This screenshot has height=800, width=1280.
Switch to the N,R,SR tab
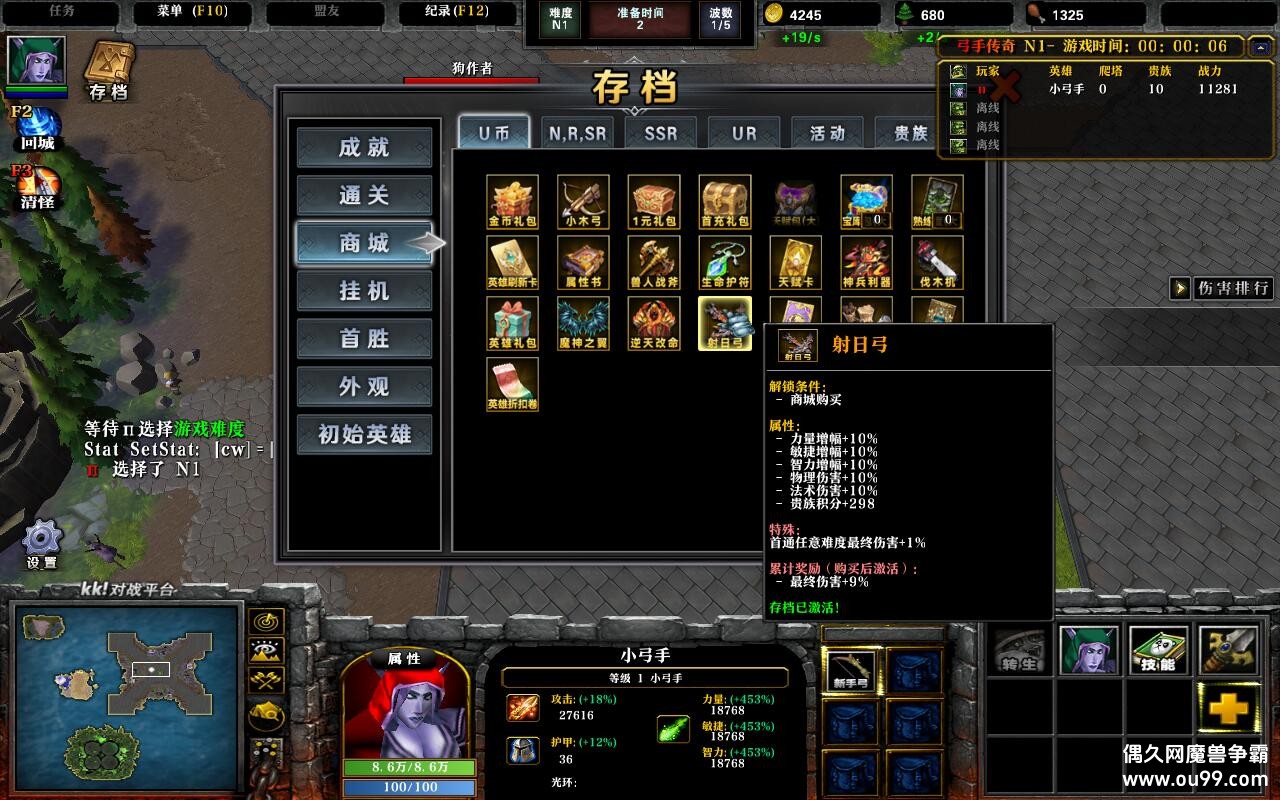[577, 133]
